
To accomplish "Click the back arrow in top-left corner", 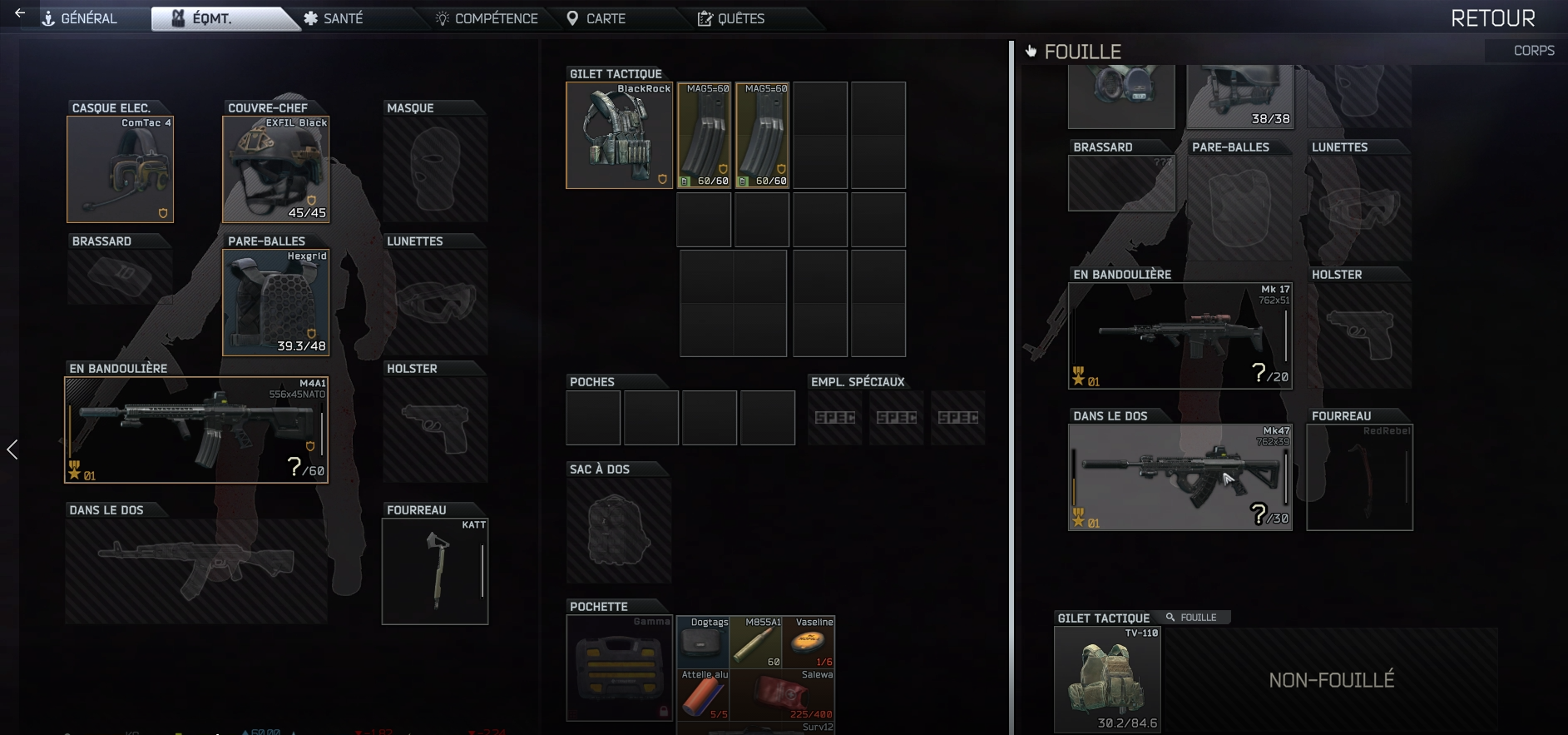I will [x=20, y=13].
